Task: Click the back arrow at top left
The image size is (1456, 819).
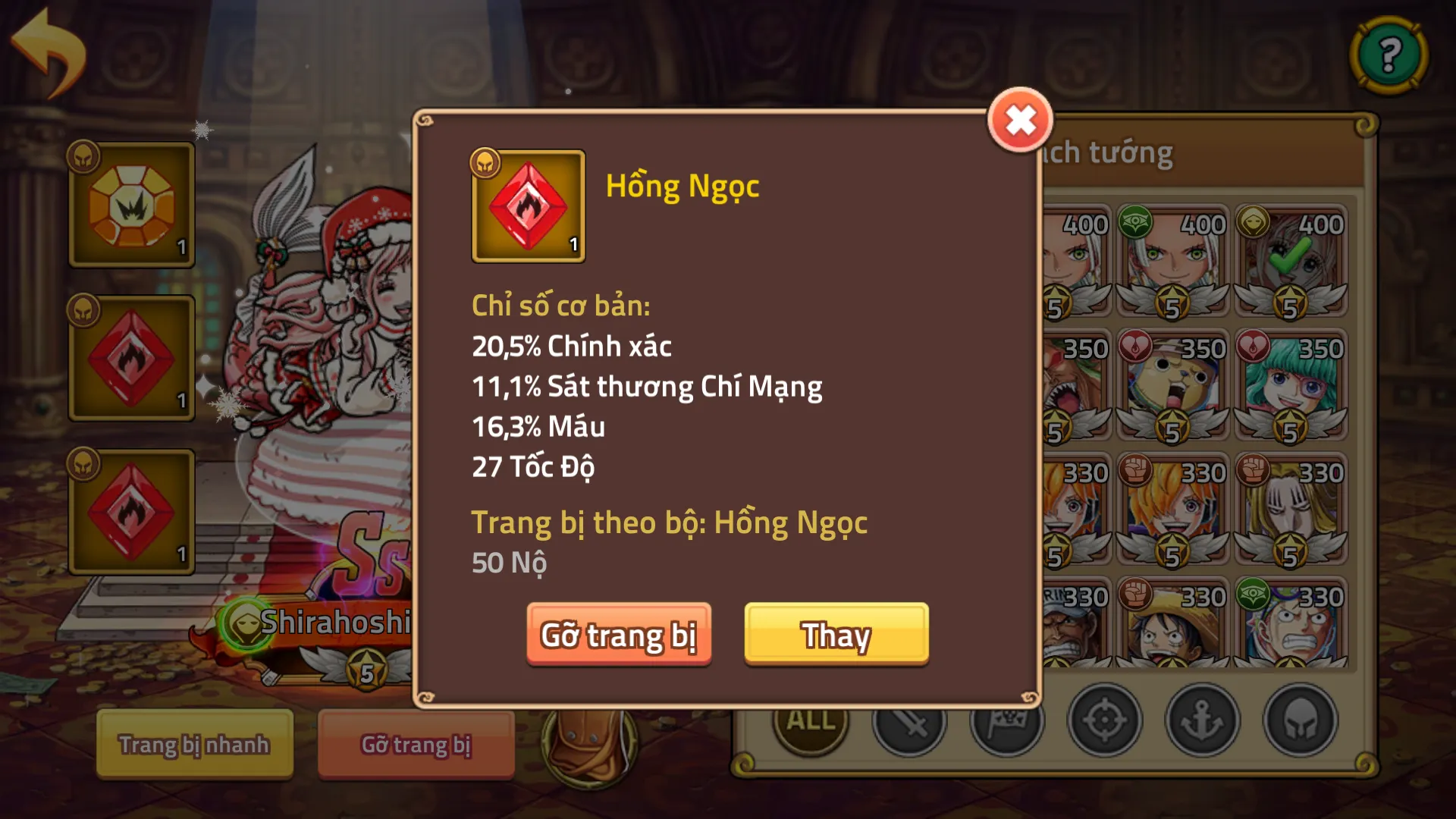Action: [x=49, y=49]
